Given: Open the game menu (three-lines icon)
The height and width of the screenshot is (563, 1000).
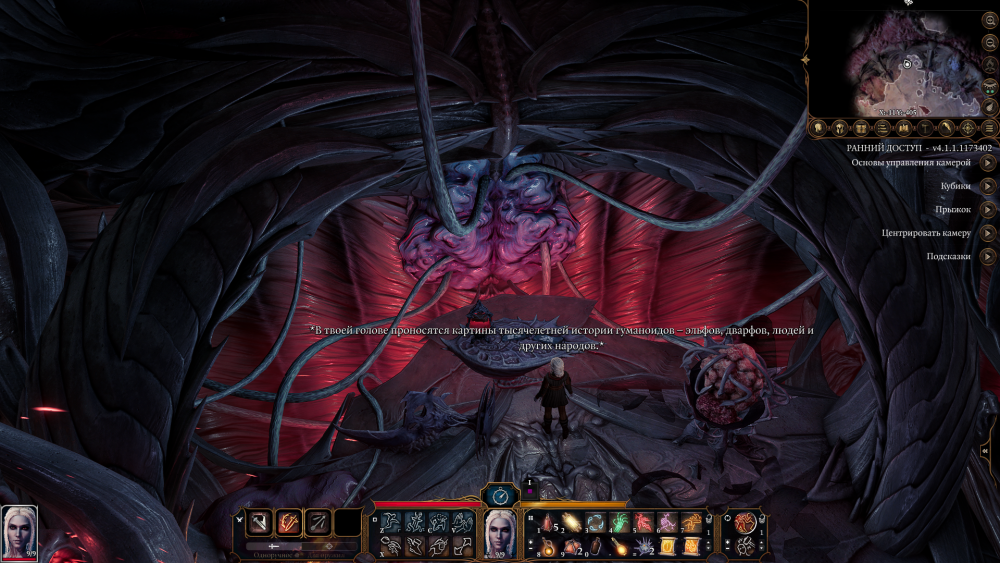Looking at the screenshot, I should (989, 128).
